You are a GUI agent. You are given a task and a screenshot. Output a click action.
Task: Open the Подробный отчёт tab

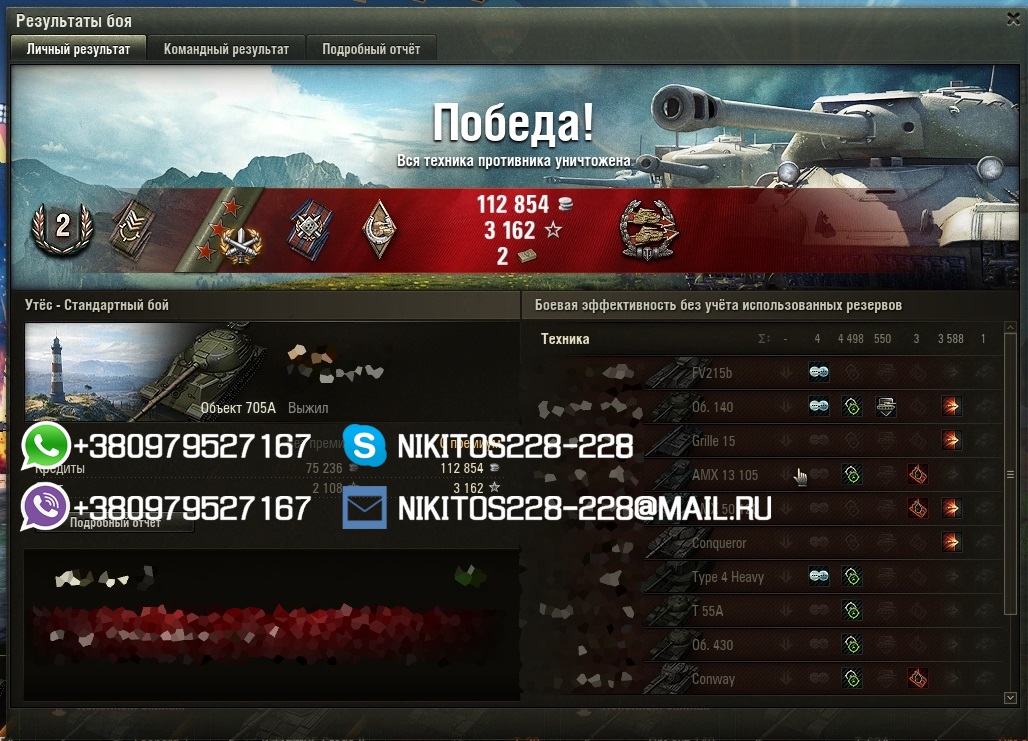[371, 49]
